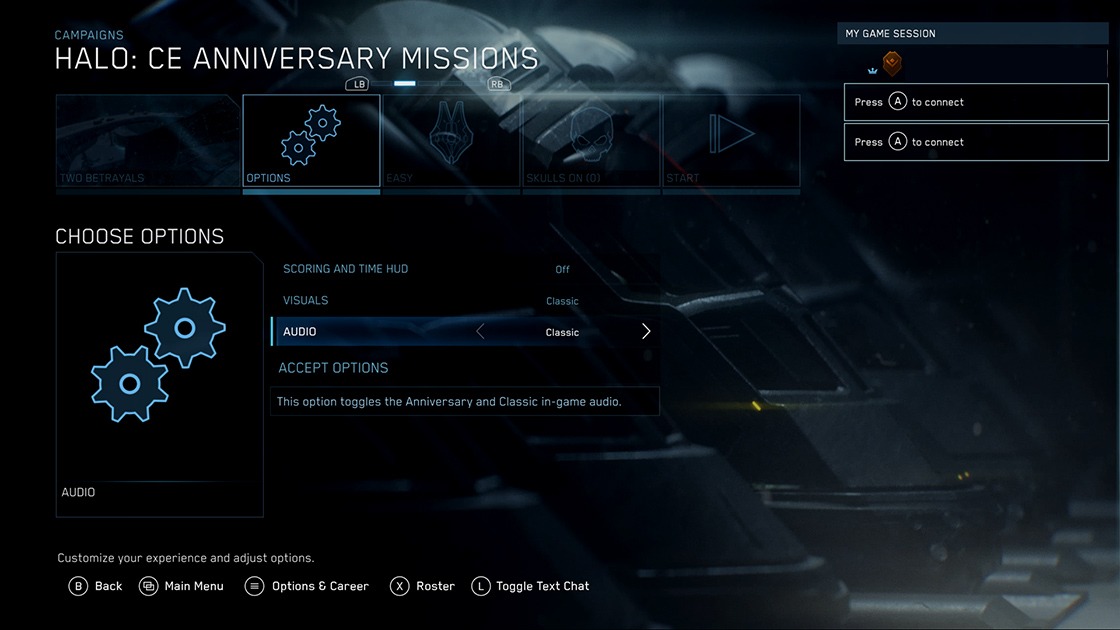Viewport: 1120px width, 630px height.
Task: Return to the Main Menu
Action: pos(181,586)
